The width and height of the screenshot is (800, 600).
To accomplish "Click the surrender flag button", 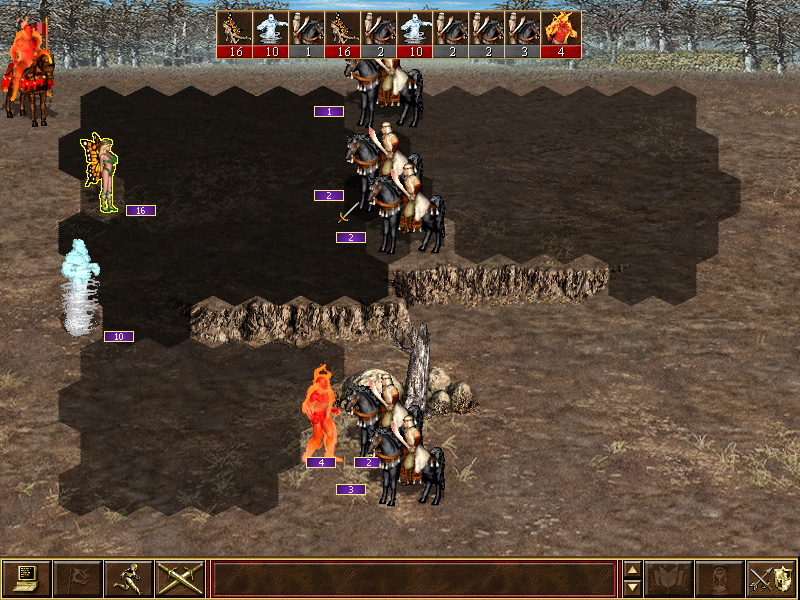I will 78,579.
